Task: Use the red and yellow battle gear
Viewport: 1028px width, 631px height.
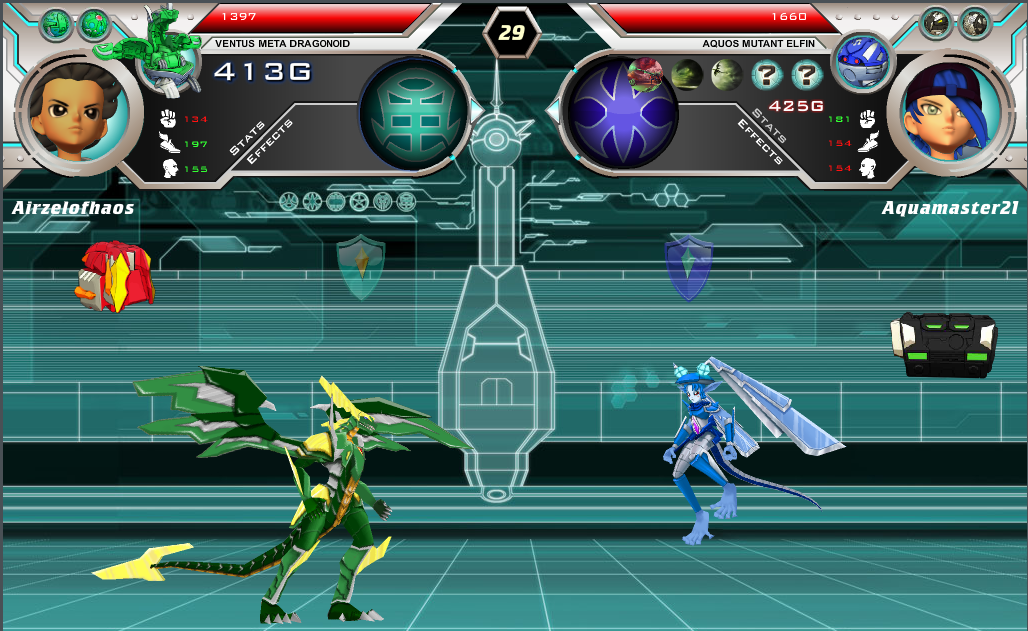Action: tap(116, 276)
